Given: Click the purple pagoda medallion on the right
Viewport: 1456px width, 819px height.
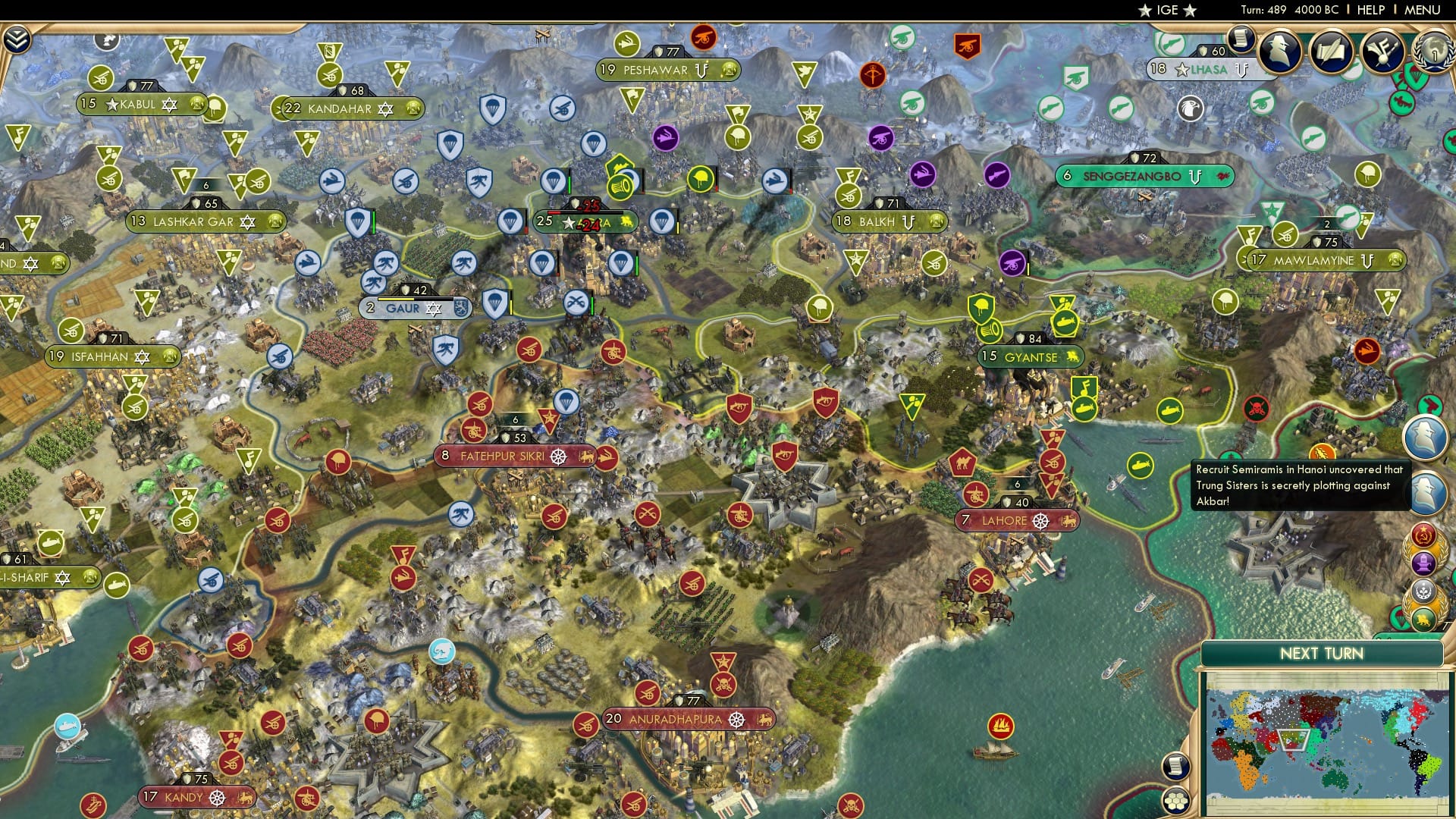Looking at the screenshot, I should 1425,563.
